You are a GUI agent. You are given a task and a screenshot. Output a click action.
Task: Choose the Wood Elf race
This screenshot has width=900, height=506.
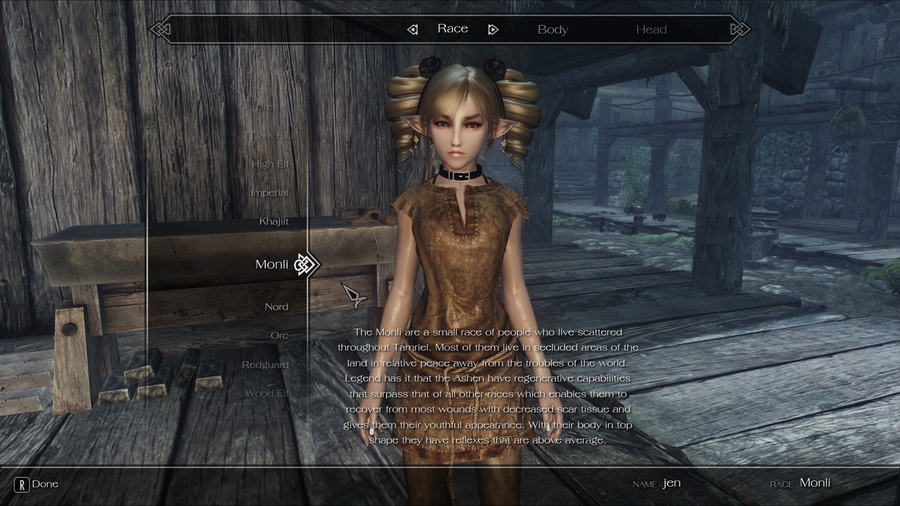(x=267, y=393)
